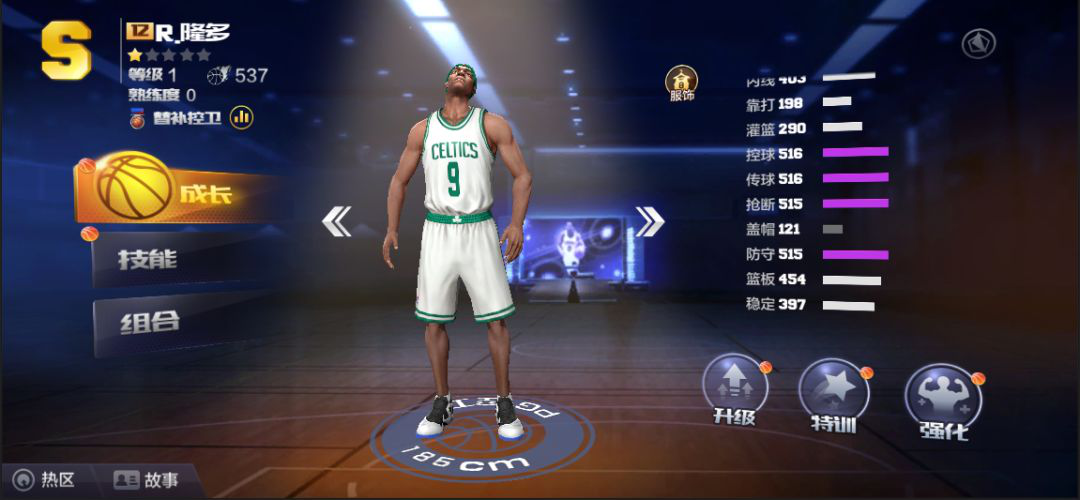This screenshot has height=500, width=1080.
Task: View the 故事 player story
Action: (x=146, y=480)
